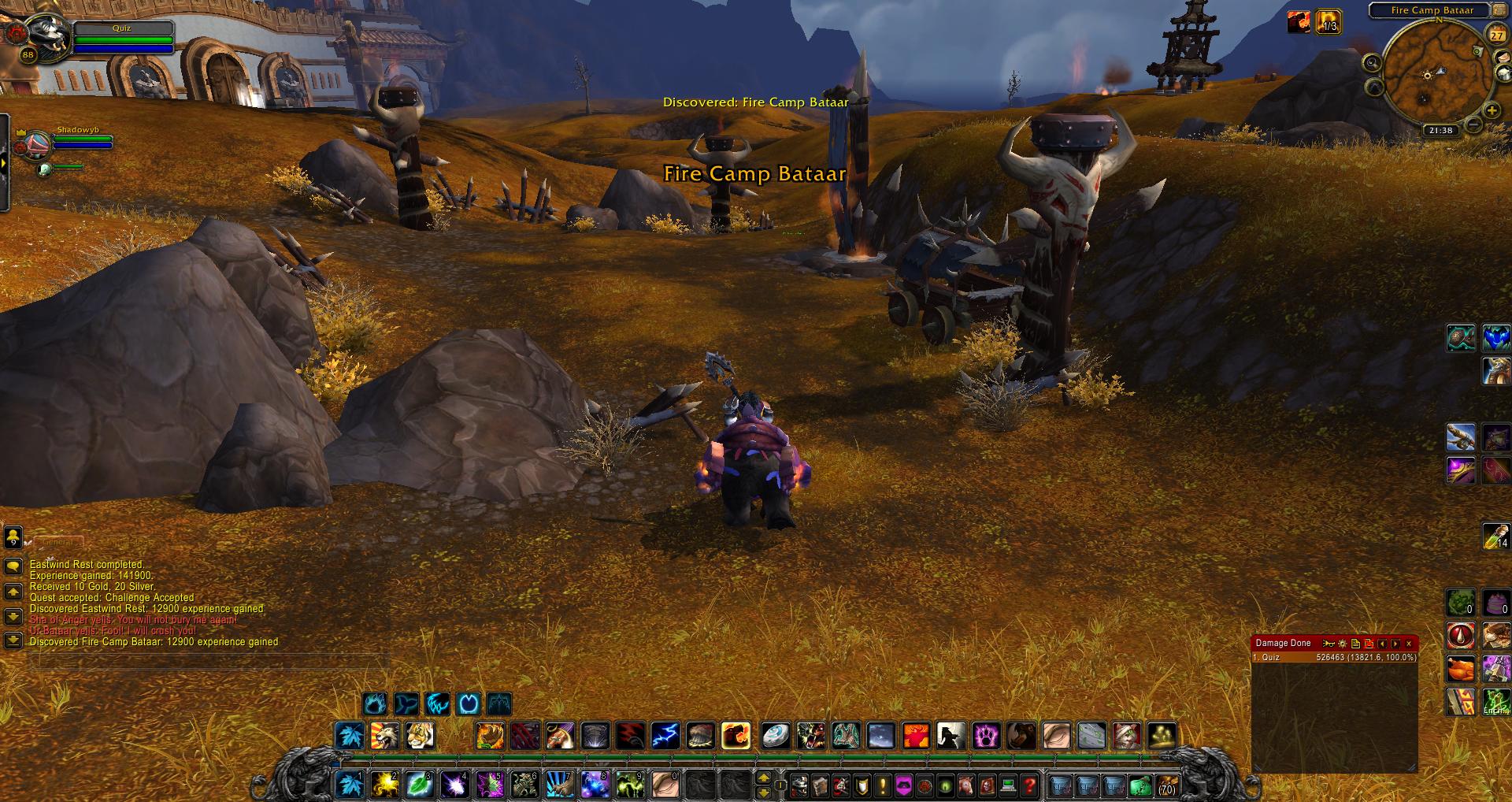Image resolution: width=1512 pixels, height=802 pixels.
Task: Zoom out the minimap with minus button
Action: (1473, 124)
